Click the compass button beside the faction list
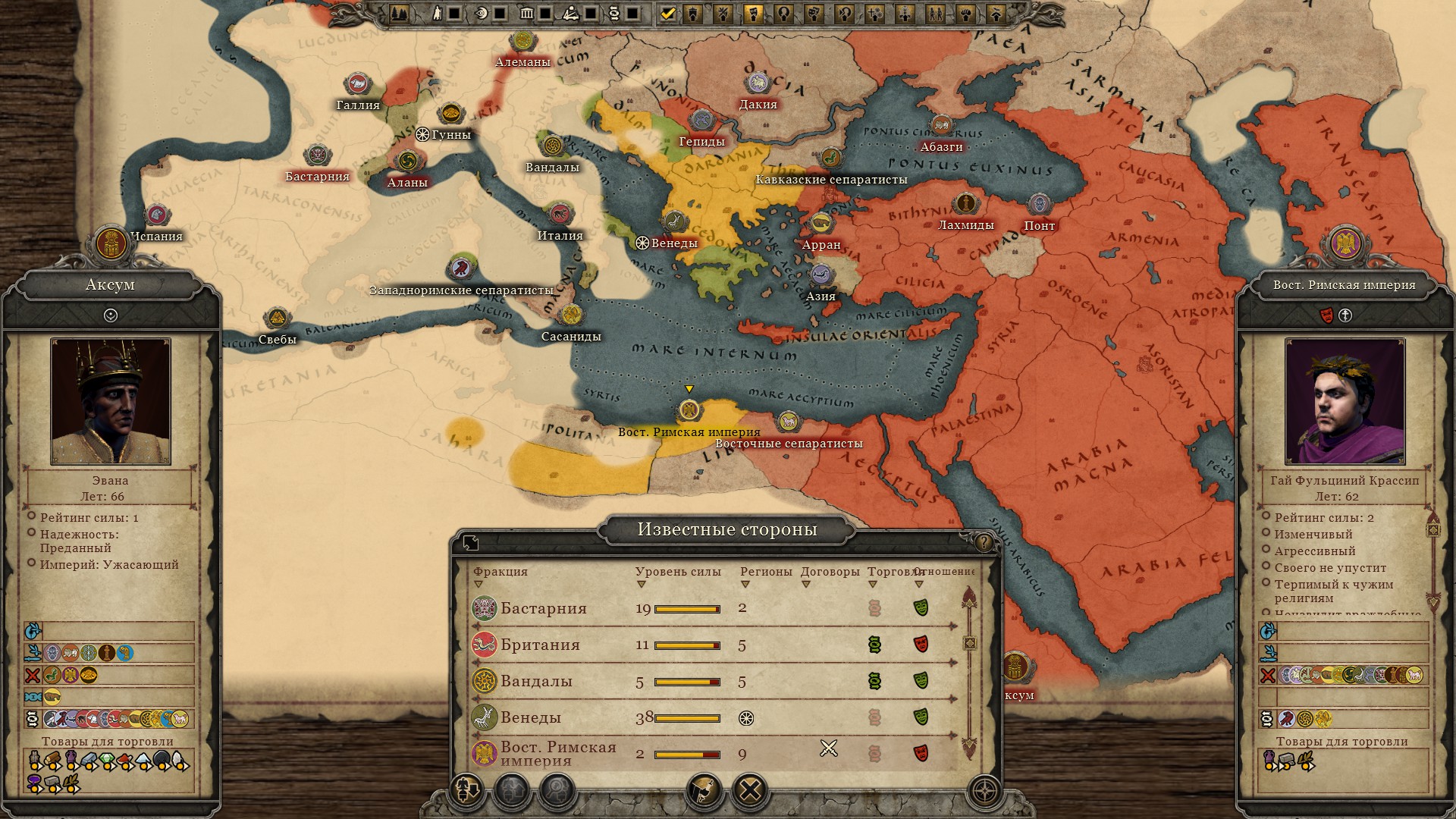The width and height of the screenshot is (1456, 819). tap(984, 791)
